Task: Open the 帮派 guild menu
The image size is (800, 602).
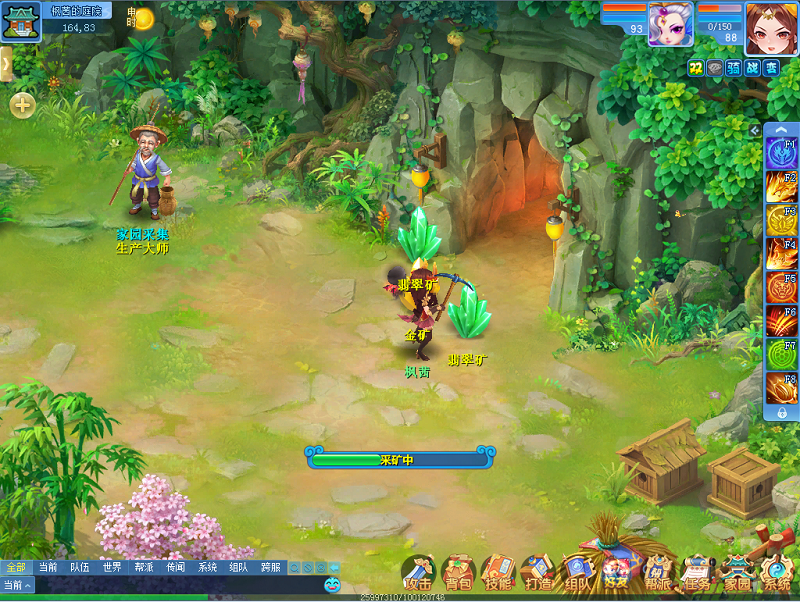Action: [x=657, y=573]
